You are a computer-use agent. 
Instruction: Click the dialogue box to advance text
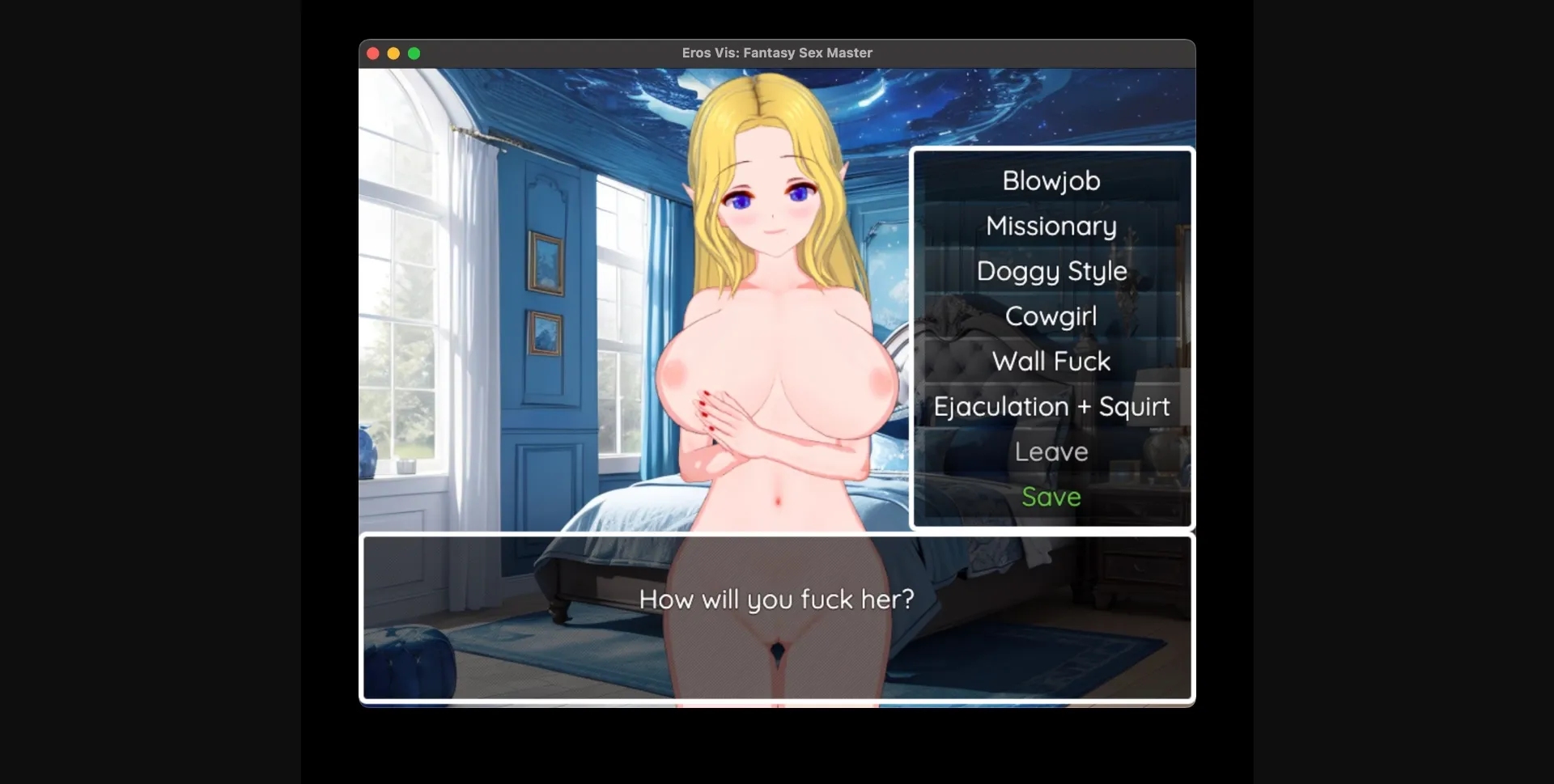(x=777, y=617)
